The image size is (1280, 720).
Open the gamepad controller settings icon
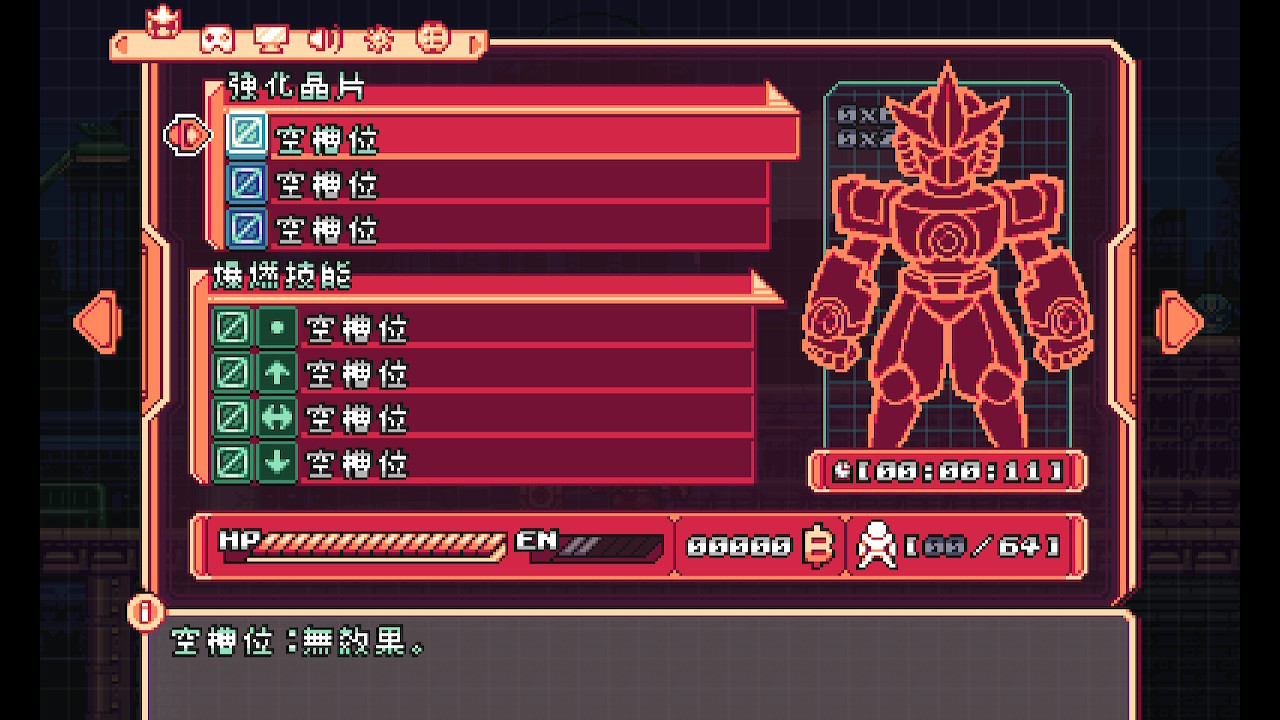(217, 40)
